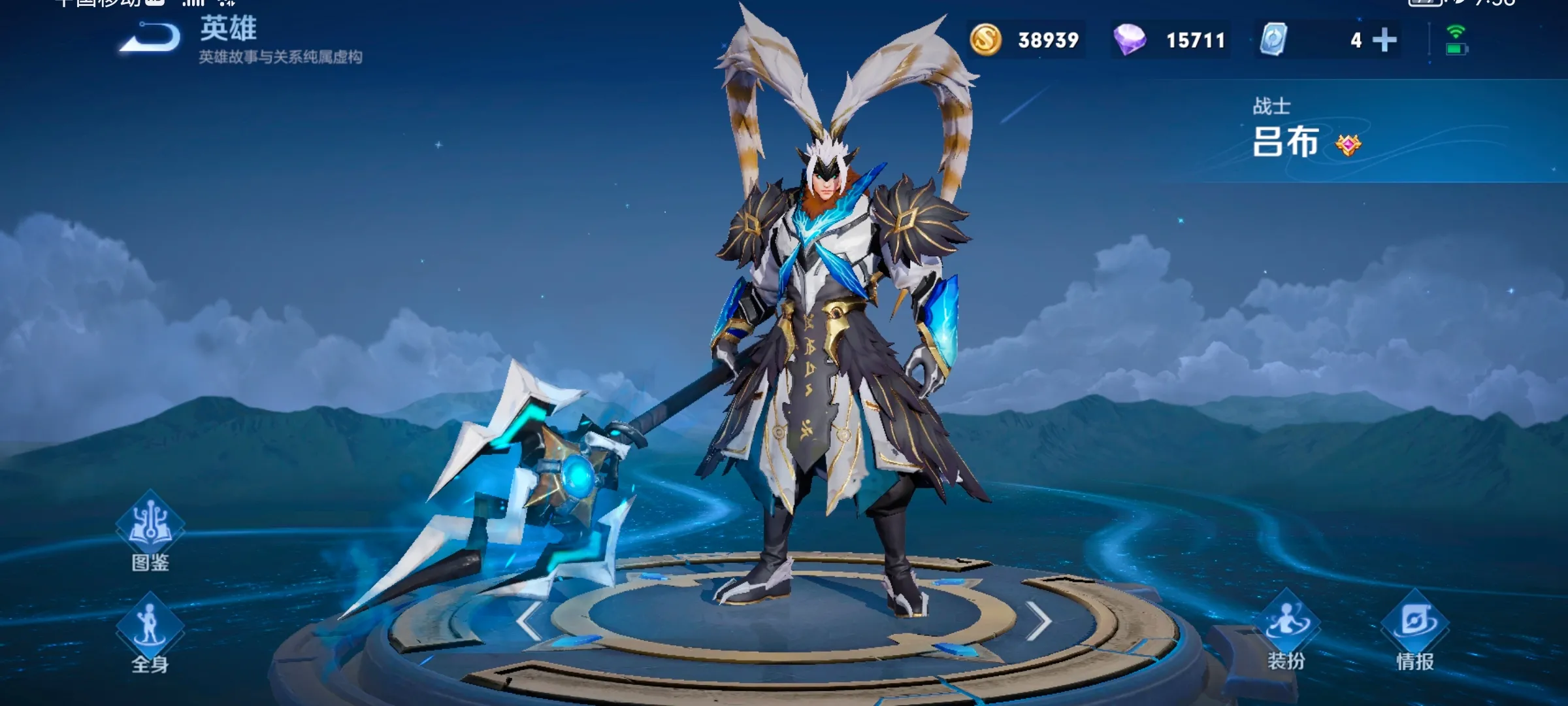1568x706 pixels.
Task: Tap the blue ticket currency icon
Action: click(x=1273, y=40)
